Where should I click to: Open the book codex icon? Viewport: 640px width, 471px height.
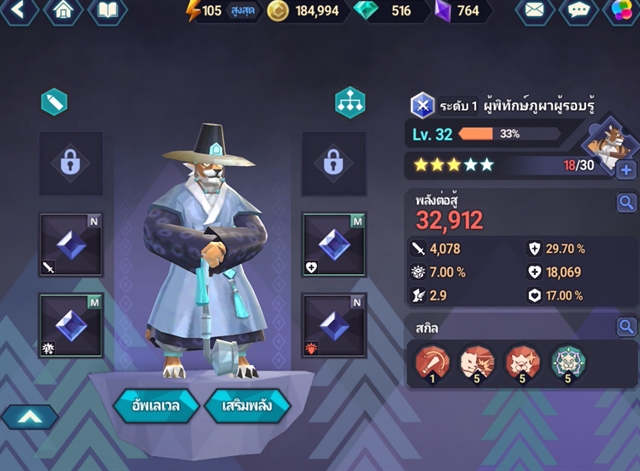point(107,12)
